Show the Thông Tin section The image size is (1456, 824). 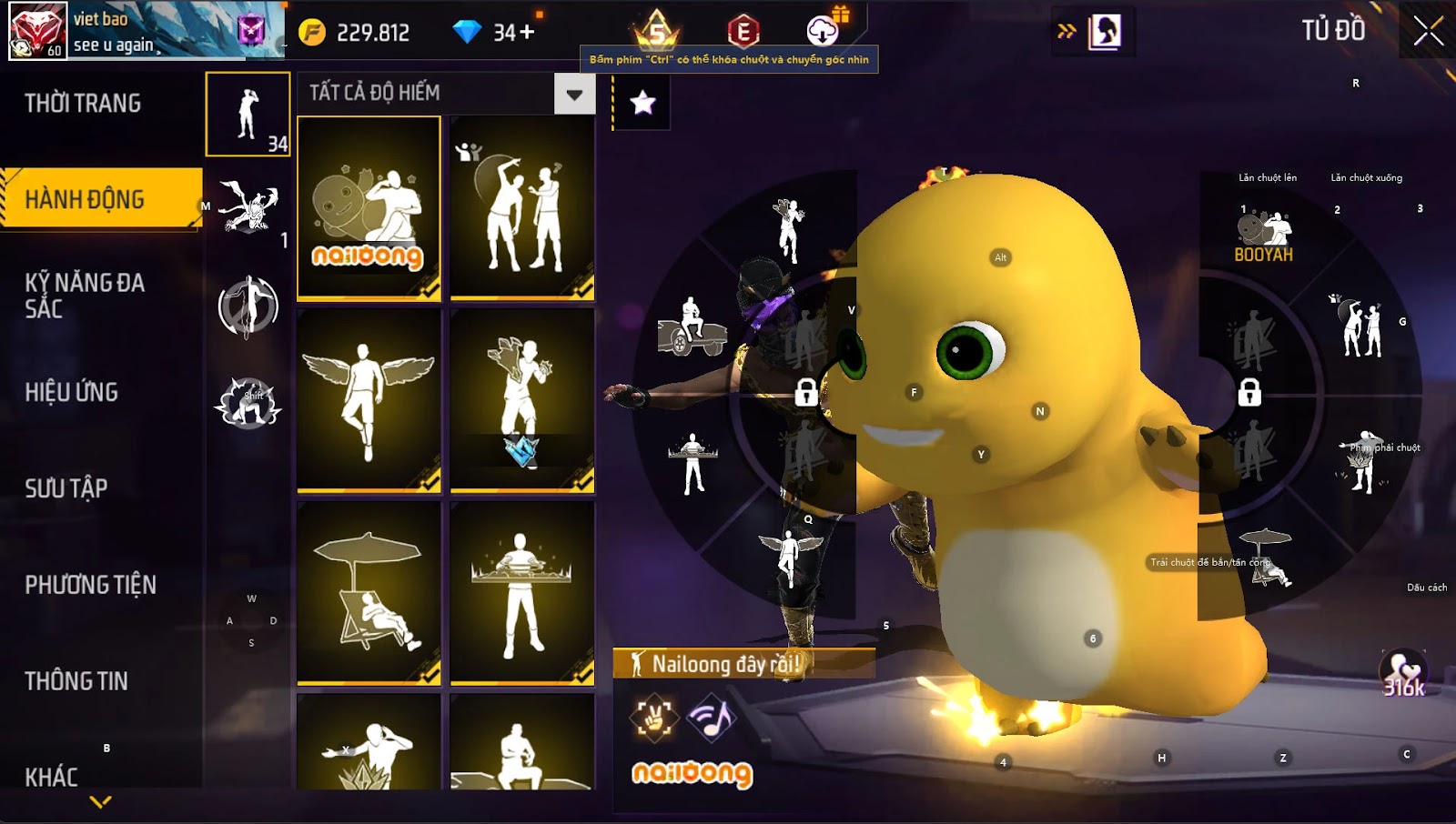[x=76, y=681]
